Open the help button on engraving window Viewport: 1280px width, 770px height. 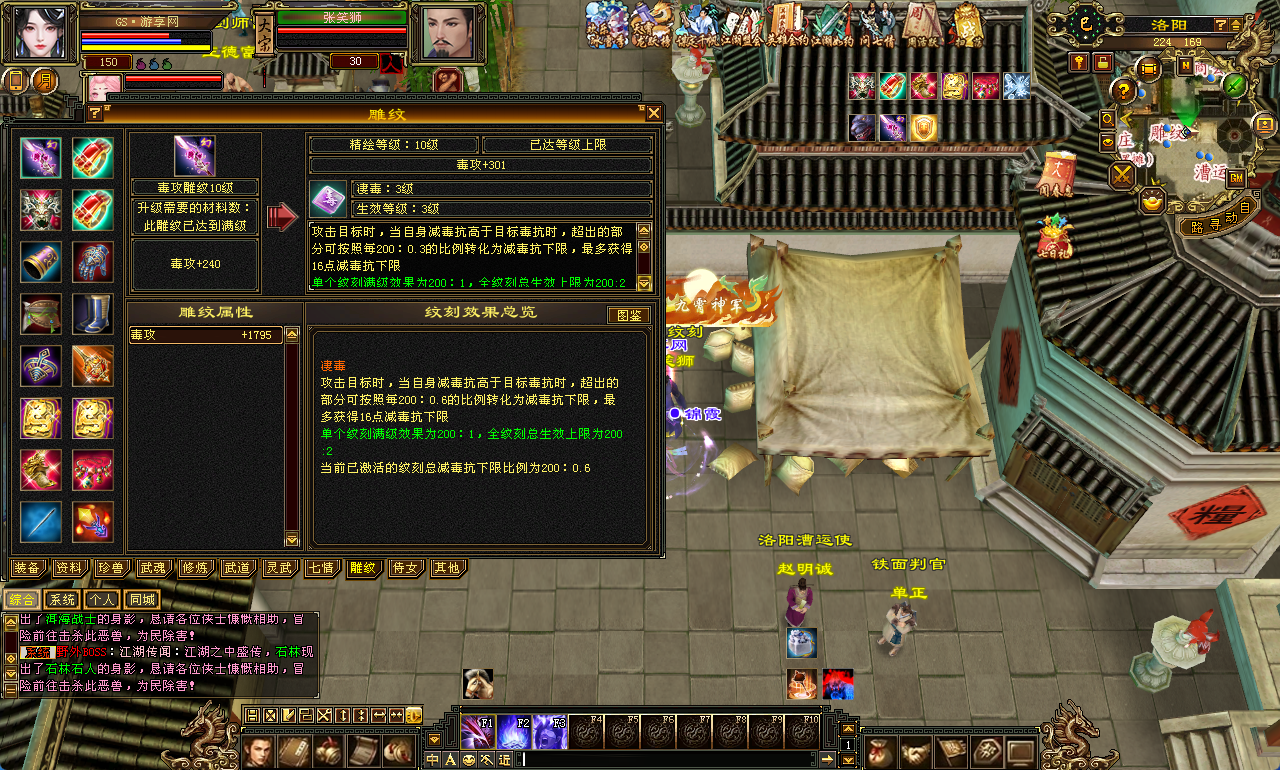[x=95, y=113]
